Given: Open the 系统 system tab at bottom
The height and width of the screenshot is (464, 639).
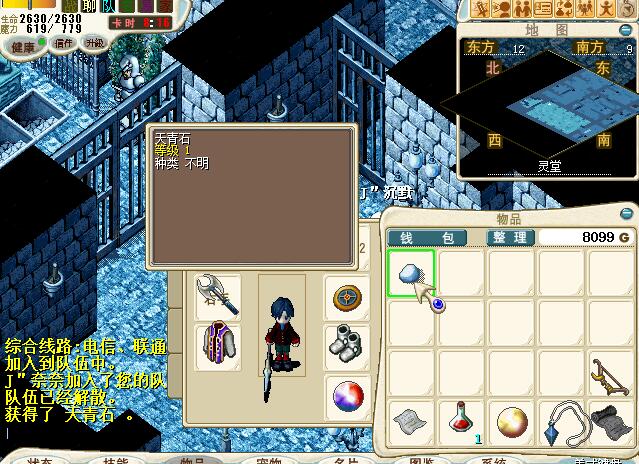Looking at the screenshot, I should point(494,460).
